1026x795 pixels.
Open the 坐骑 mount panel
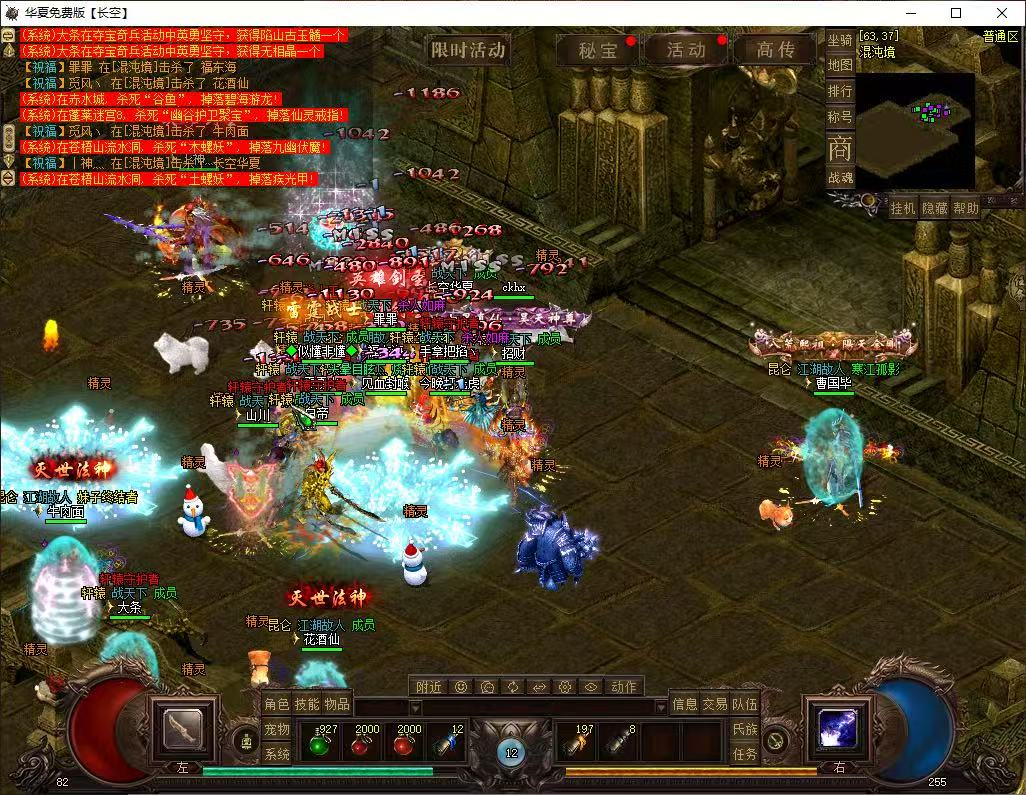(840, 40)
